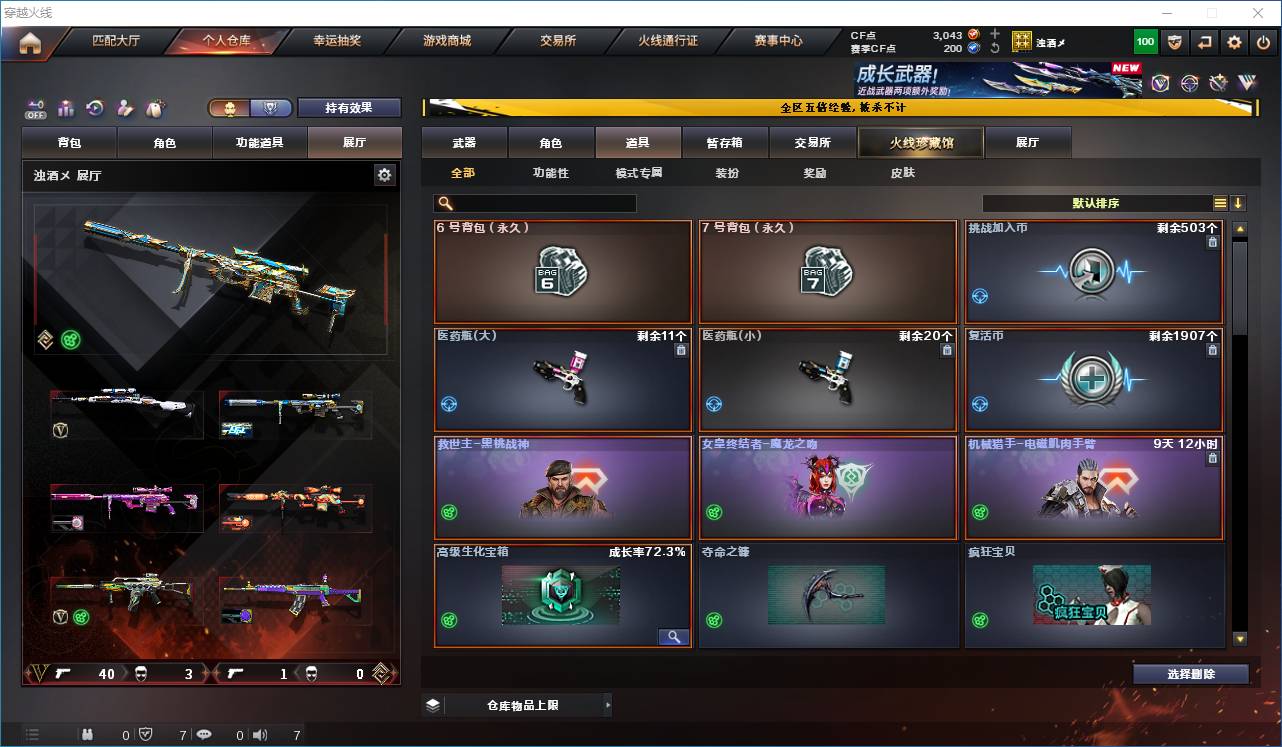Open the 幸运抽奖 menu item
The image size is (1282, 747).
point(338,41)
